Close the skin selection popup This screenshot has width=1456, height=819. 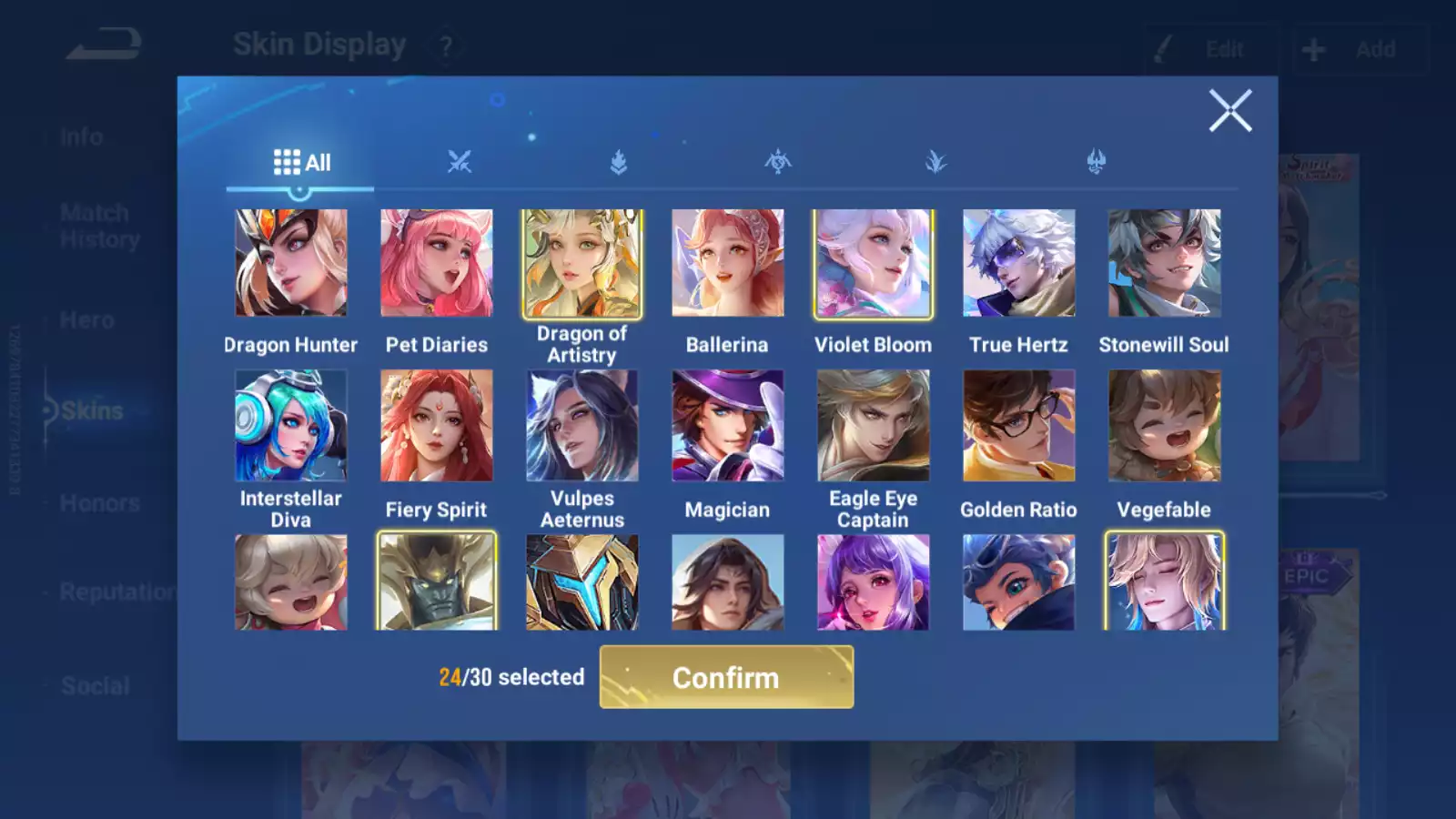1229,111
